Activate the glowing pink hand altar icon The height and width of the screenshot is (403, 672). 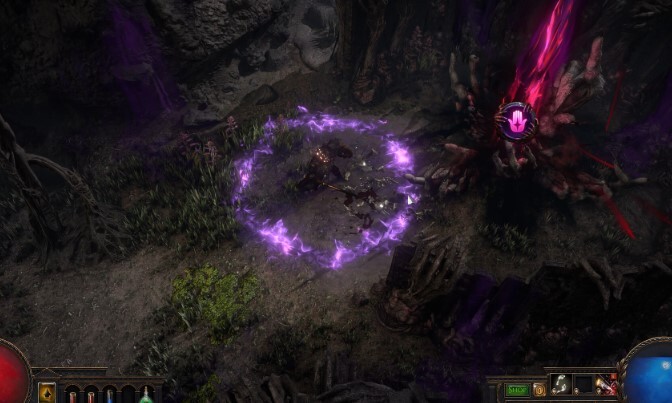click(517, 121)
